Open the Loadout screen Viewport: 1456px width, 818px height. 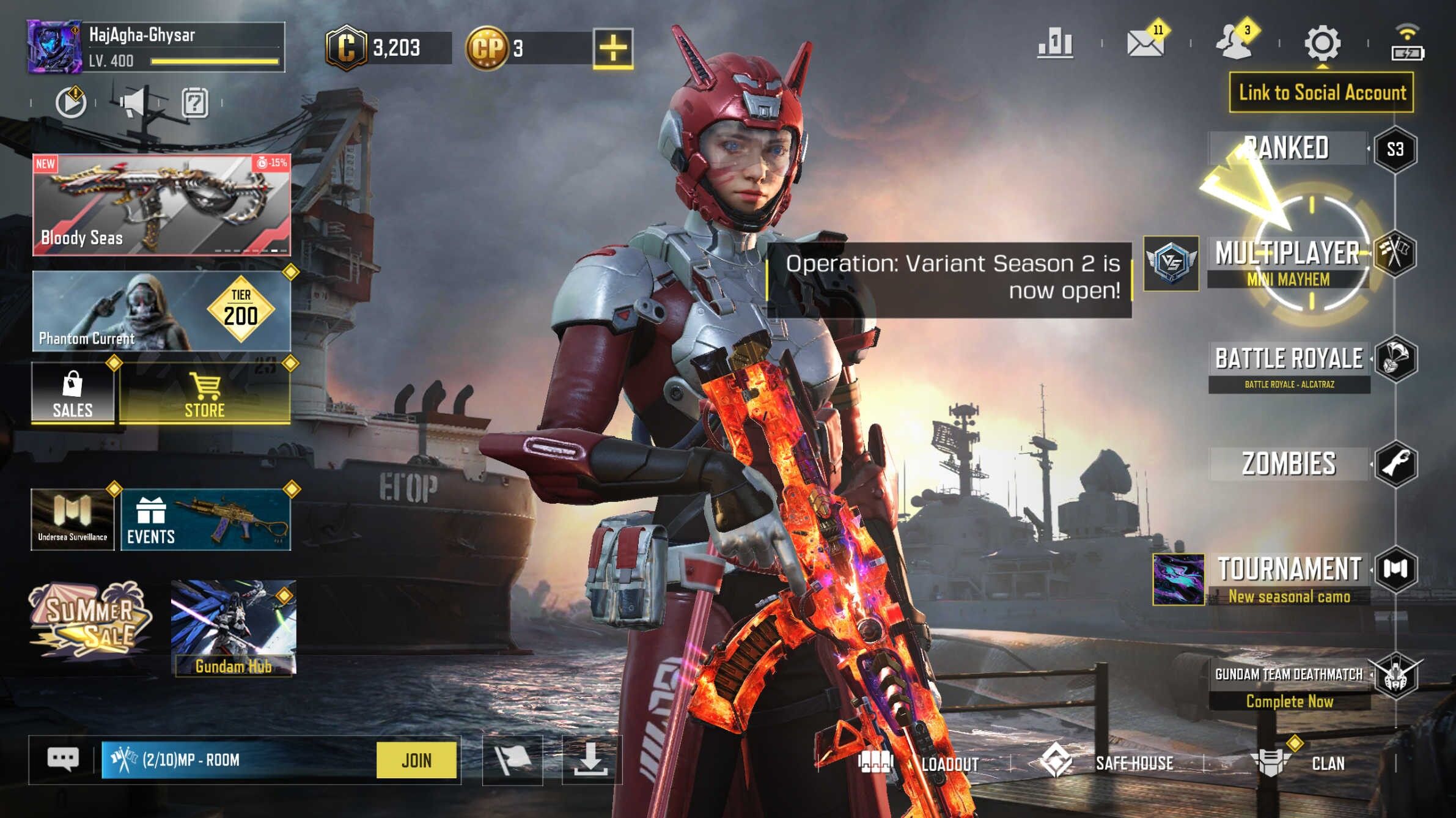pos(920,763)
